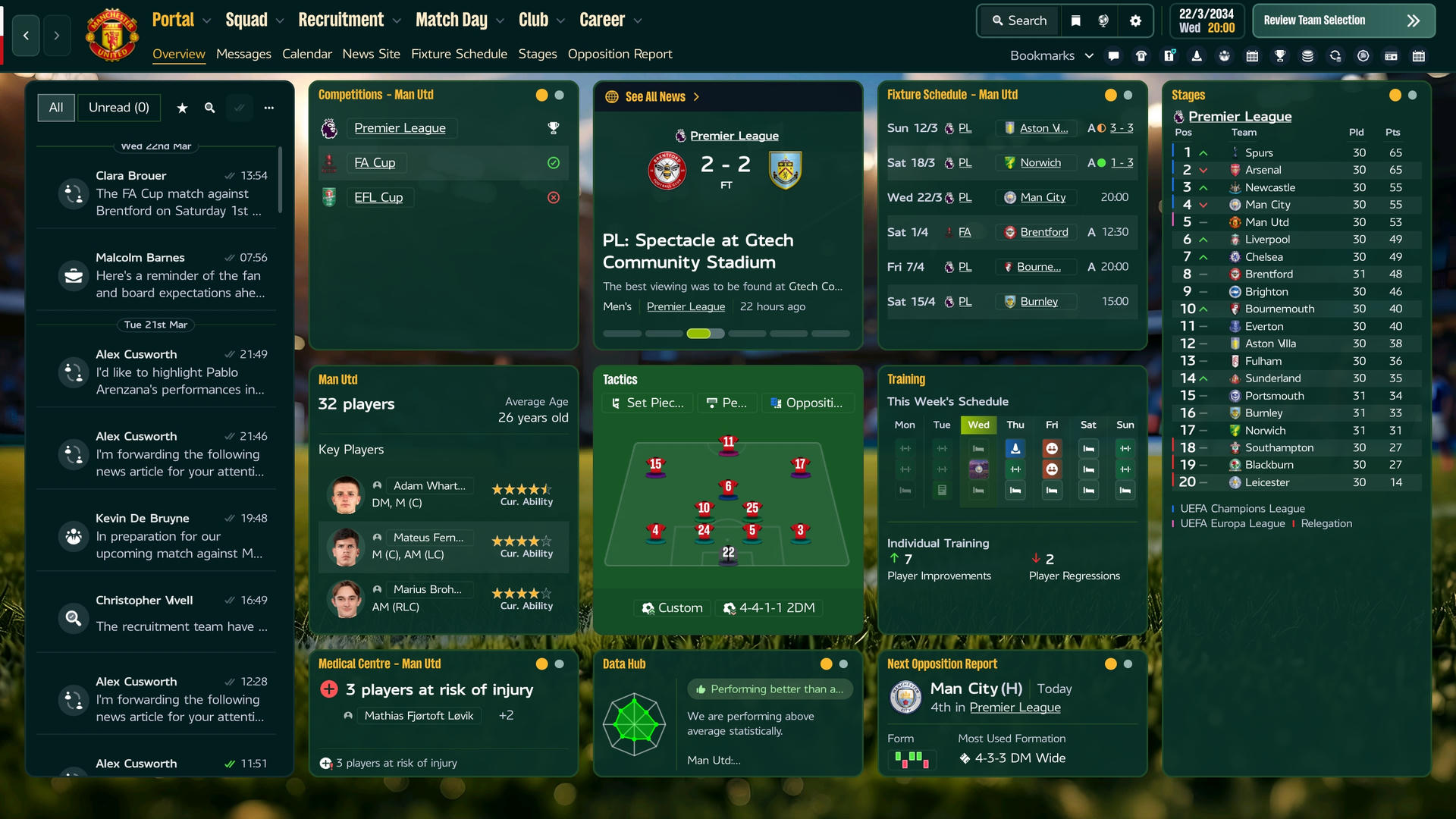Open the Squad menu chevron

coord(279,19)
